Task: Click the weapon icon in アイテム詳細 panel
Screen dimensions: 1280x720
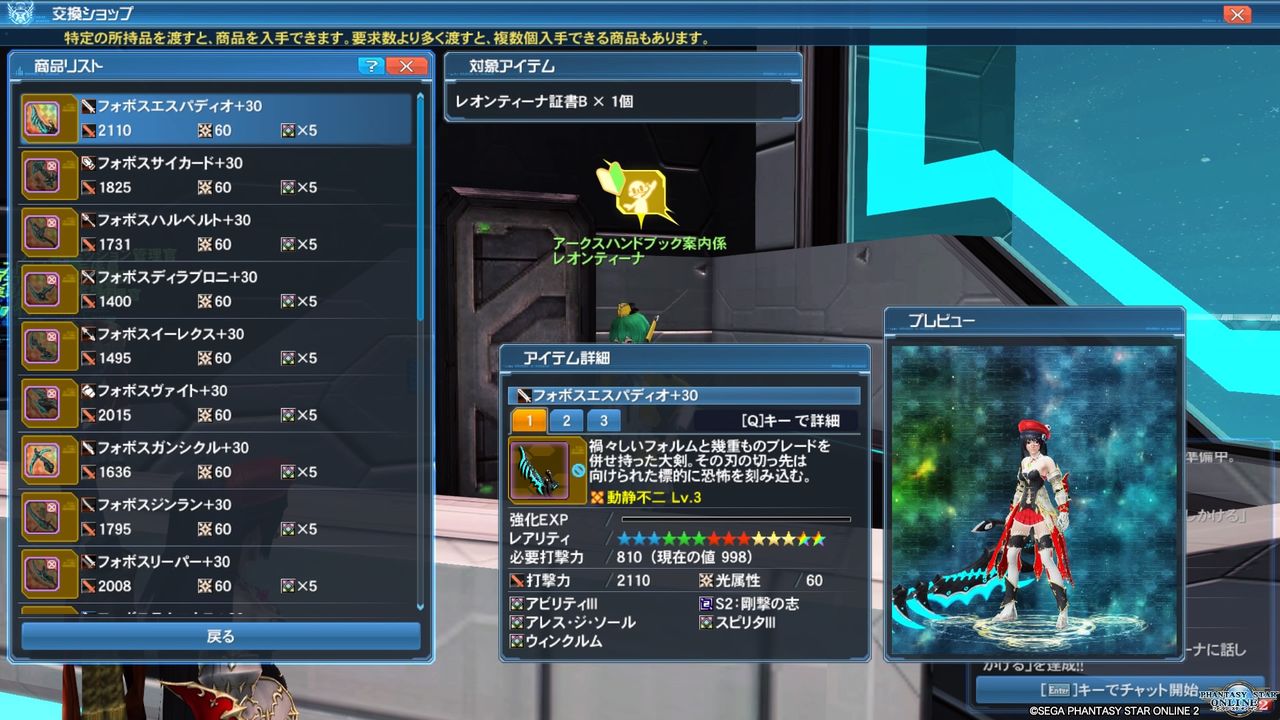Action: point(540,470)
